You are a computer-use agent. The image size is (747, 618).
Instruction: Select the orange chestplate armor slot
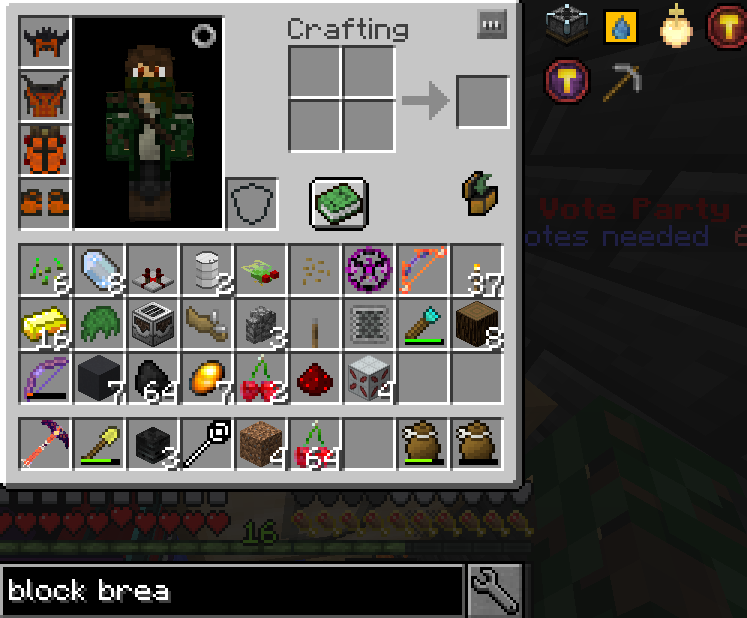click(45, 97)
